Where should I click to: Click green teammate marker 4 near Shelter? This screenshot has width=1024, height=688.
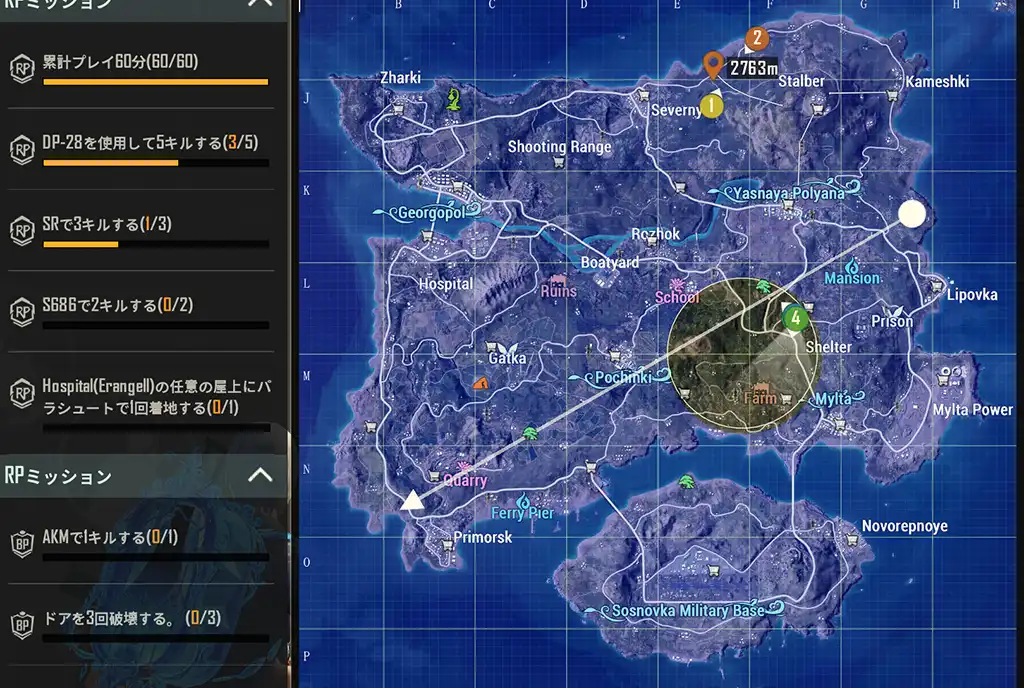coord(795,319)
